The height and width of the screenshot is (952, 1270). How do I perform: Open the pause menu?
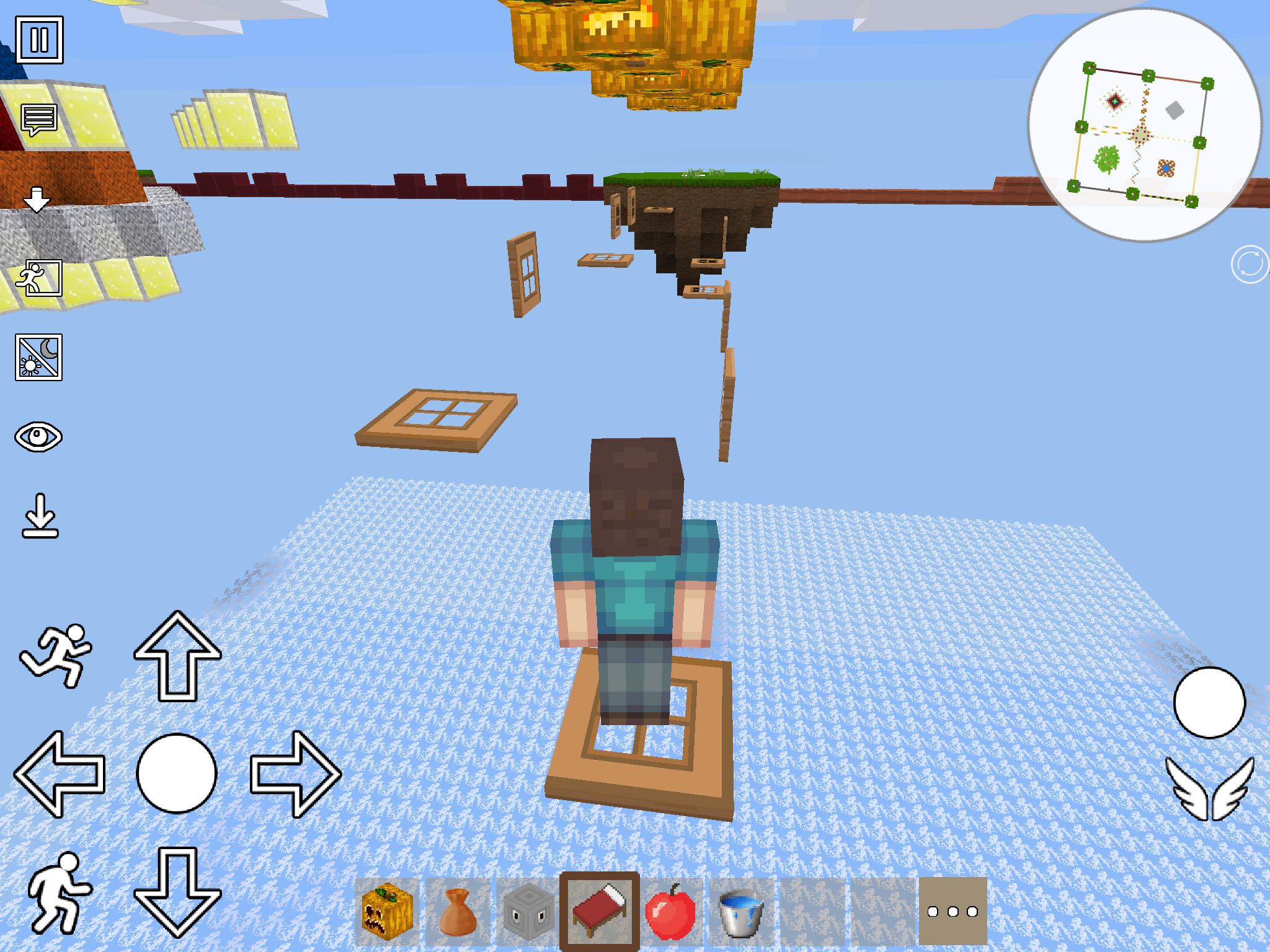pyautogui.click(x=40, y=40)
